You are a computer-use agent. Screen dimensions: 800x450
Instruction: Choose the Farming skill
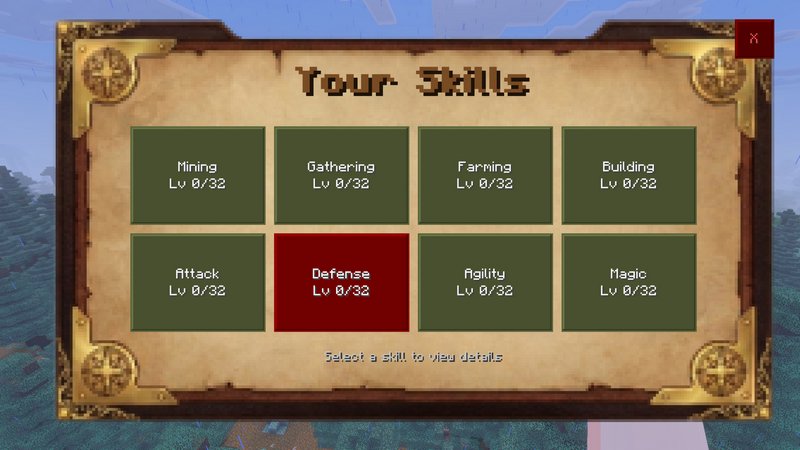tap(485, 175)
